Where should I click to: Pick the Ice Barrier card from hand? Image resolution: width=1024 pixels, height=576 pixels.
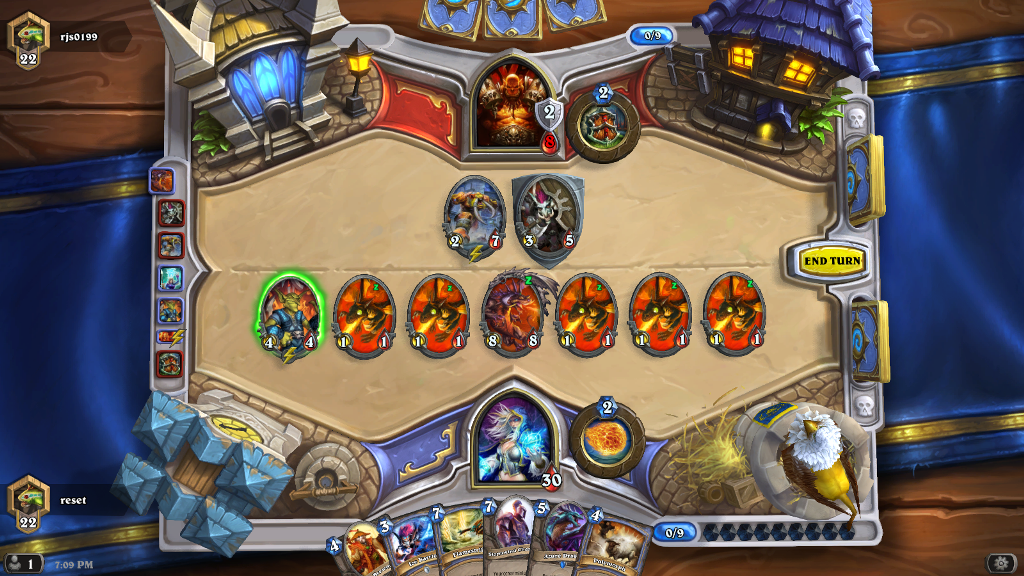click(x=410, y=545)
